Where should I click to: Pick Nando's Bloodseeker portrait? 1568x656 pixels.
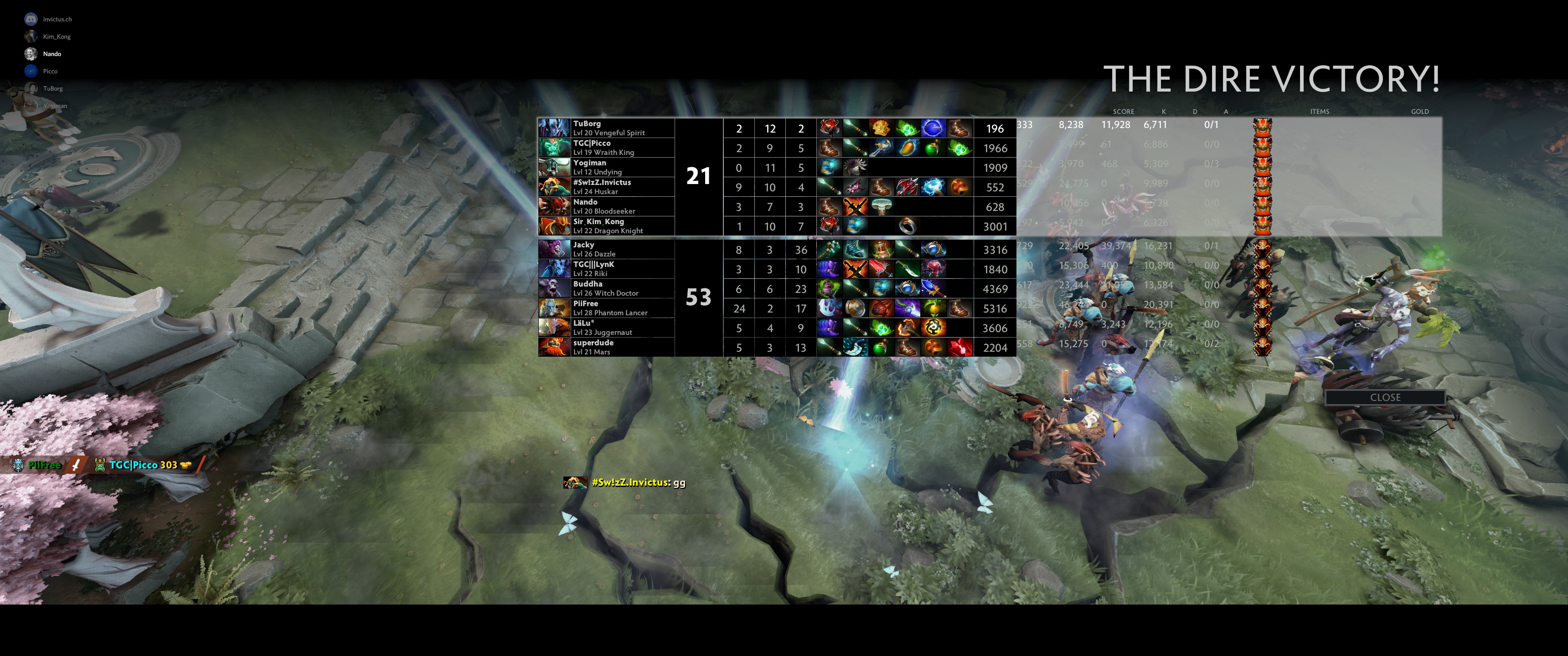pos(554,206)
